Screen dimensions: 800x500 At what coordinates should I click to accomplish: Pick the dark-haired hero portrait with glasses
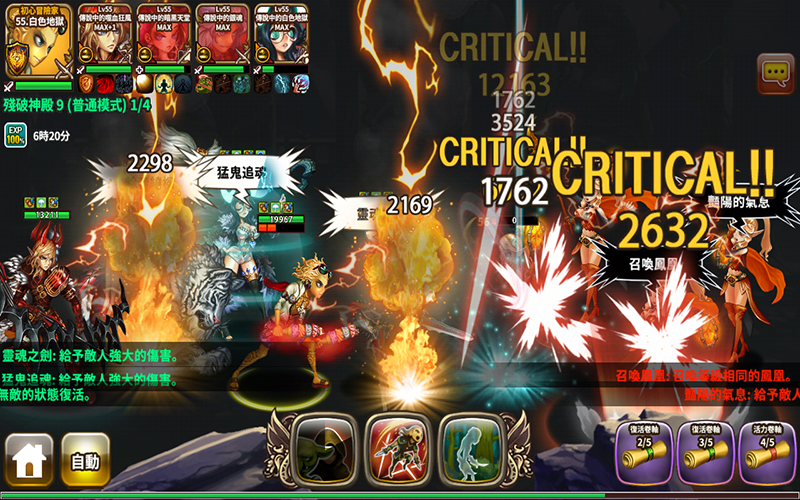[280, 36]
